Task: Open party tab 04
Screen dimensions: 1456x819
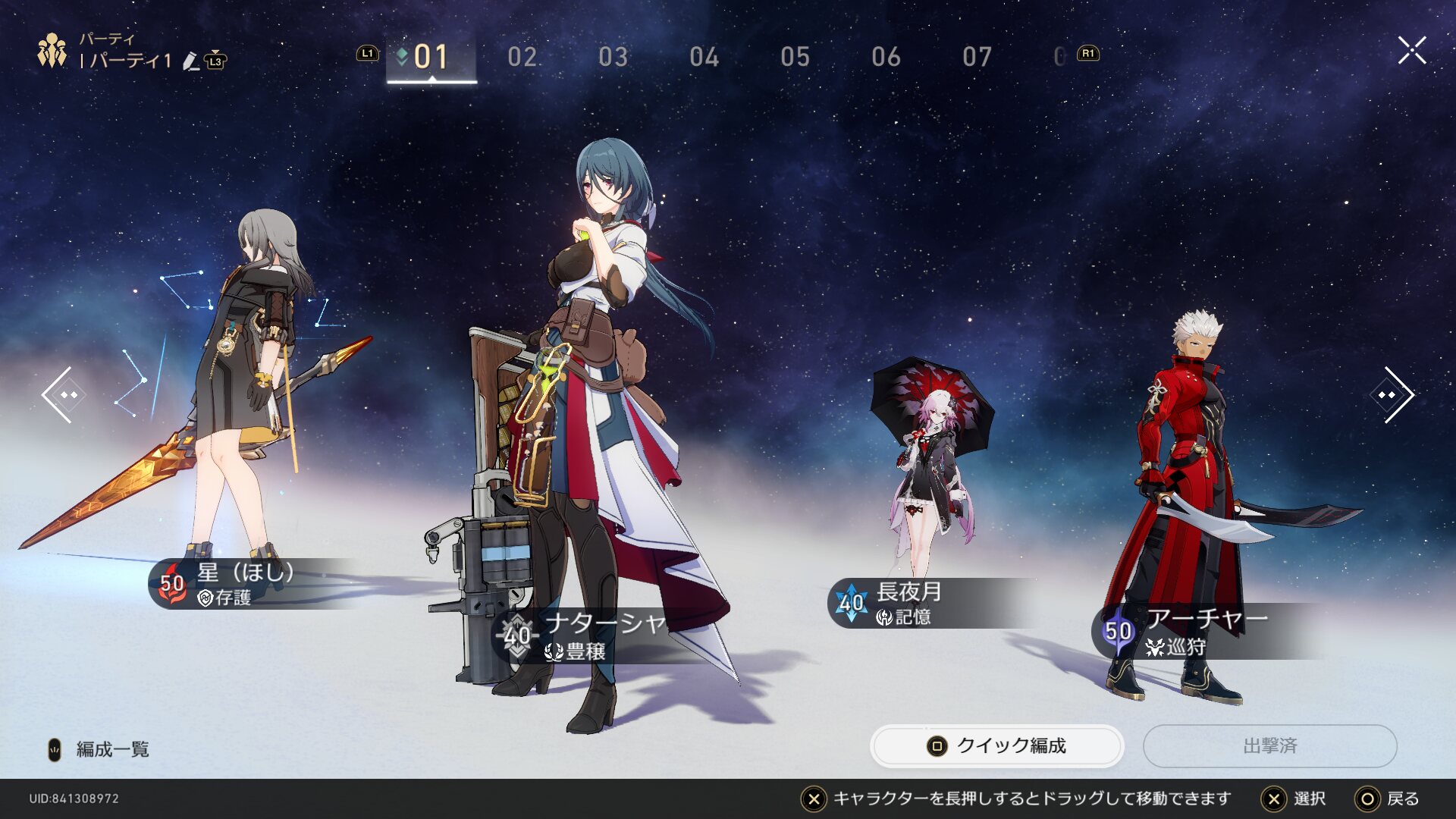Action: [x=704, y=57]
